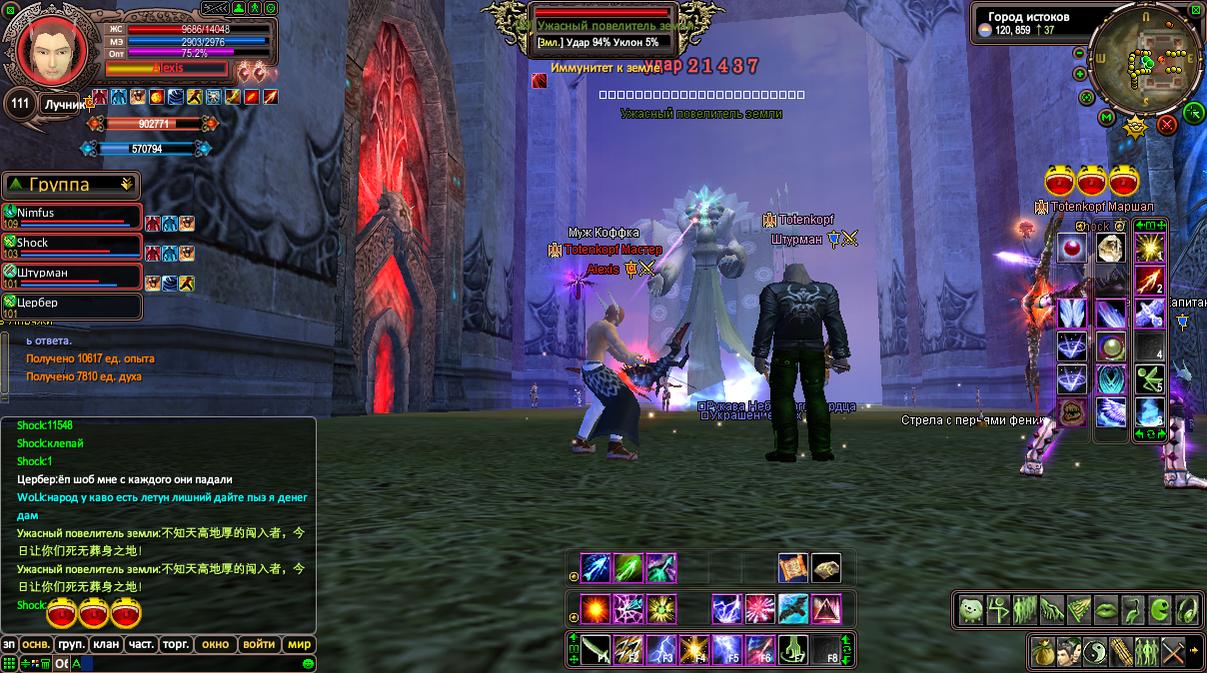Switch chat to the груп. tab
The width and height of the screenshot is (1207, 673).
click(70, 644)
